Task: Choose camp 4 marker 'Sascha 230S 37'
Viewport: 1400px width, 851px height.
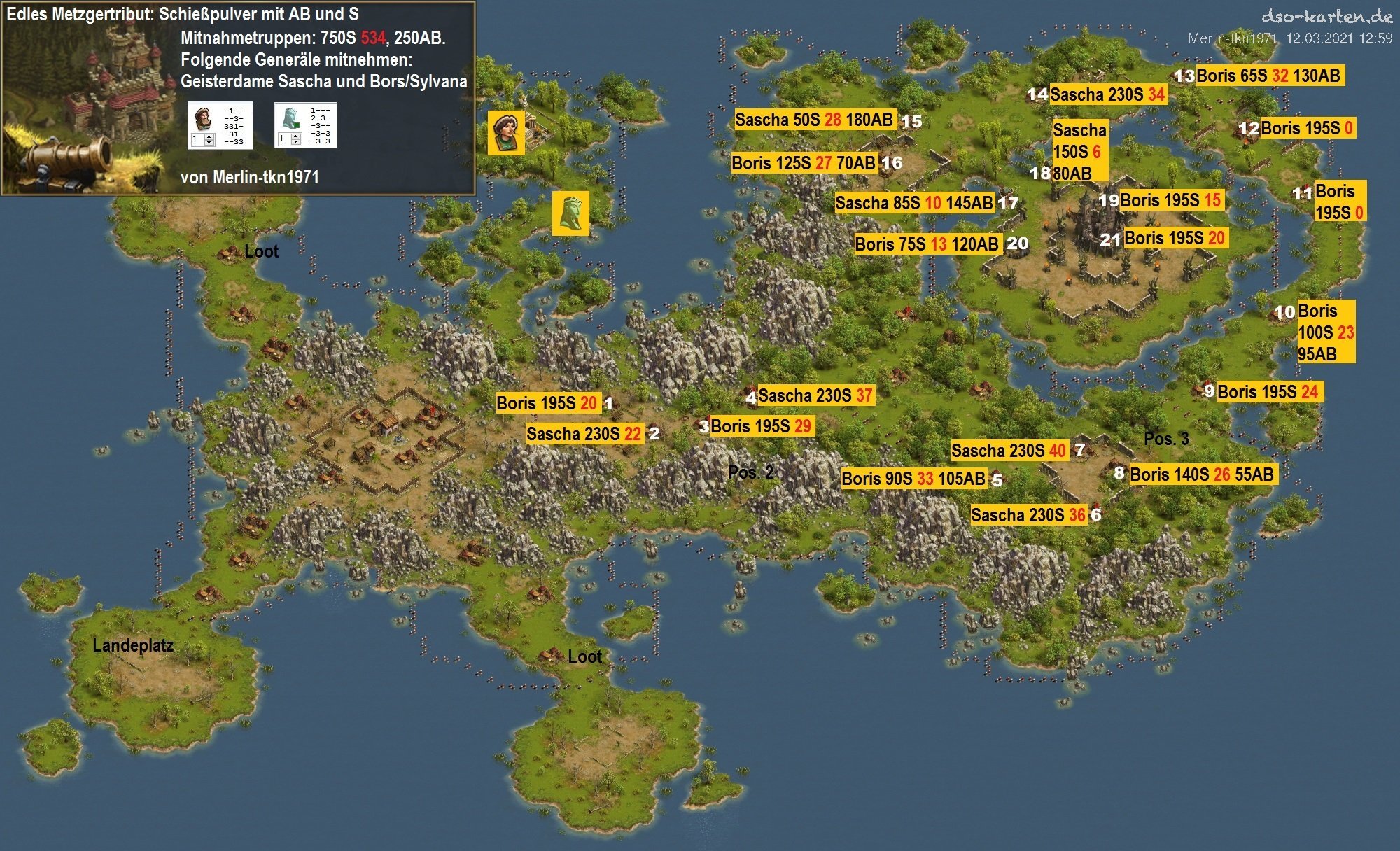Action: [x=815, y=396]
